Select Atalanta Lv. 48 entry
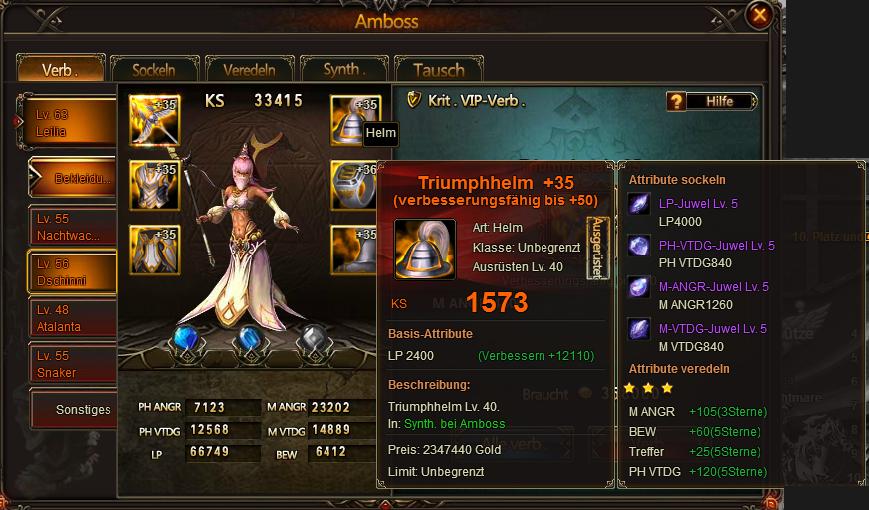 (x=72, y=318)
